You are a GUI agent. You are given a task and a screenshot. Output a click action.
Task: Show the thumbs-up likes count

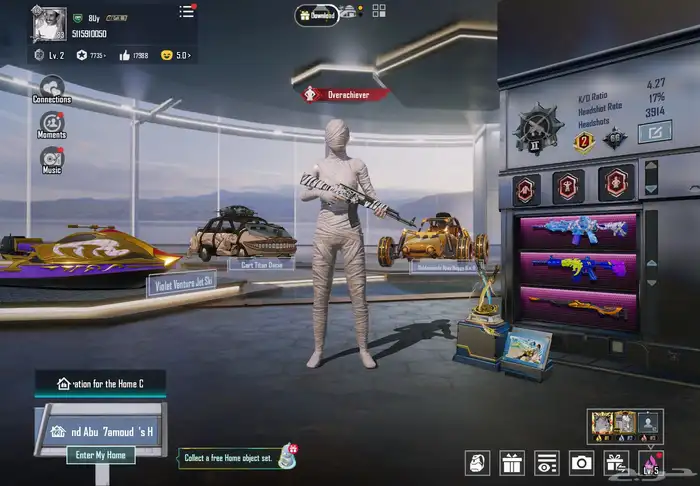click(x=132, y=55)
